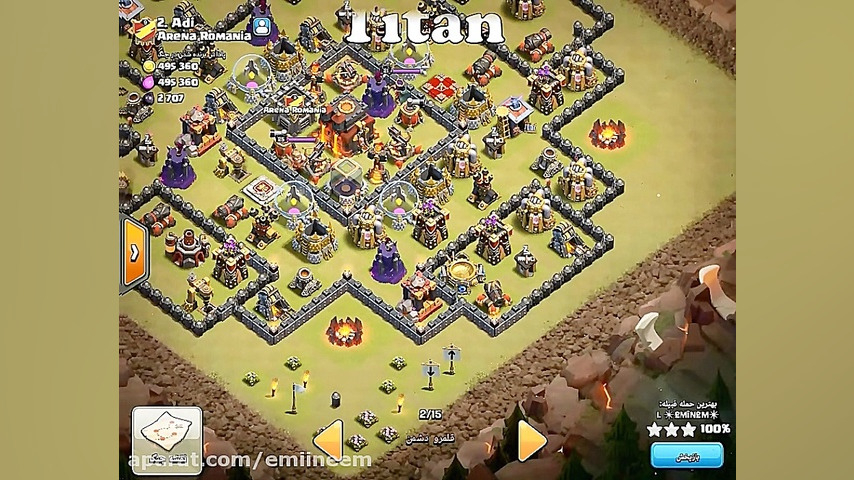Open the player profile icon beside Adi
The width and height of the screenshot is (854, 480).
click(x=261, y=28)
